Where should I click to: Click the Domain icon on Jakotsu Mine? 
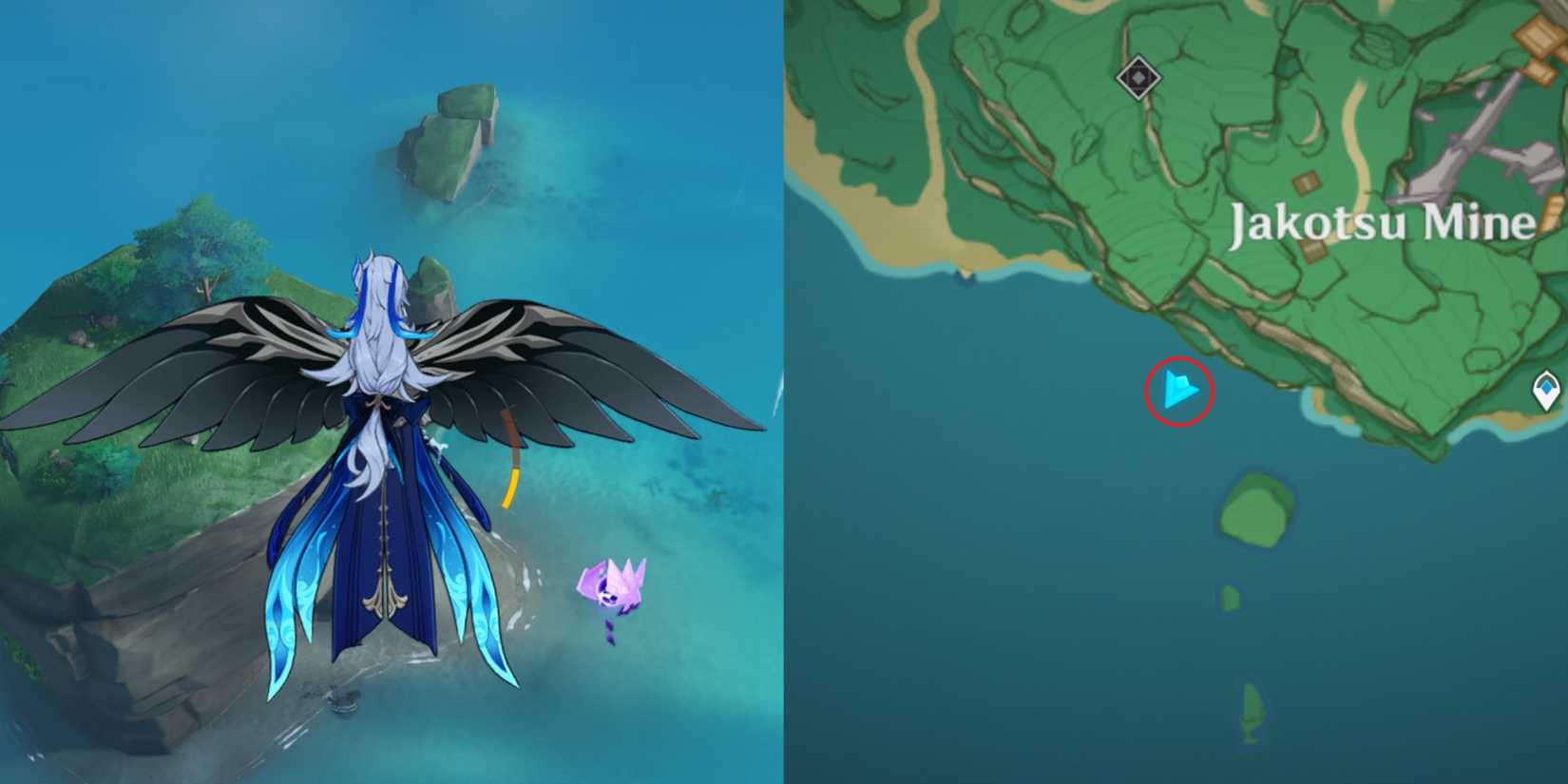point(1138,76)
